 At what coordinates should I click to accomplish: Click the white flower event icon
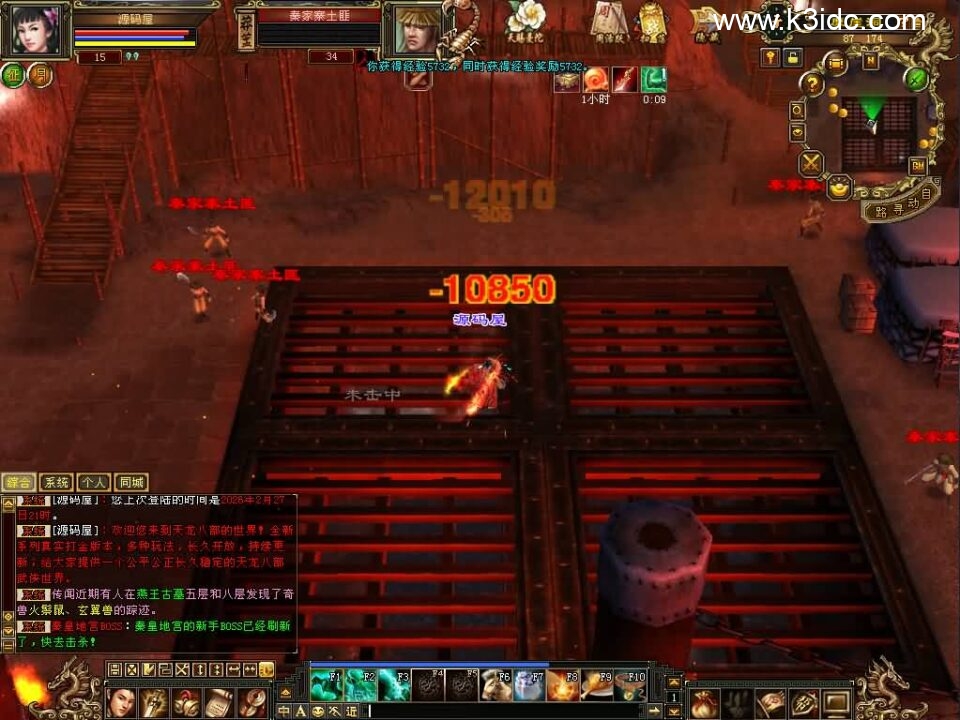(x=524, y=17)
